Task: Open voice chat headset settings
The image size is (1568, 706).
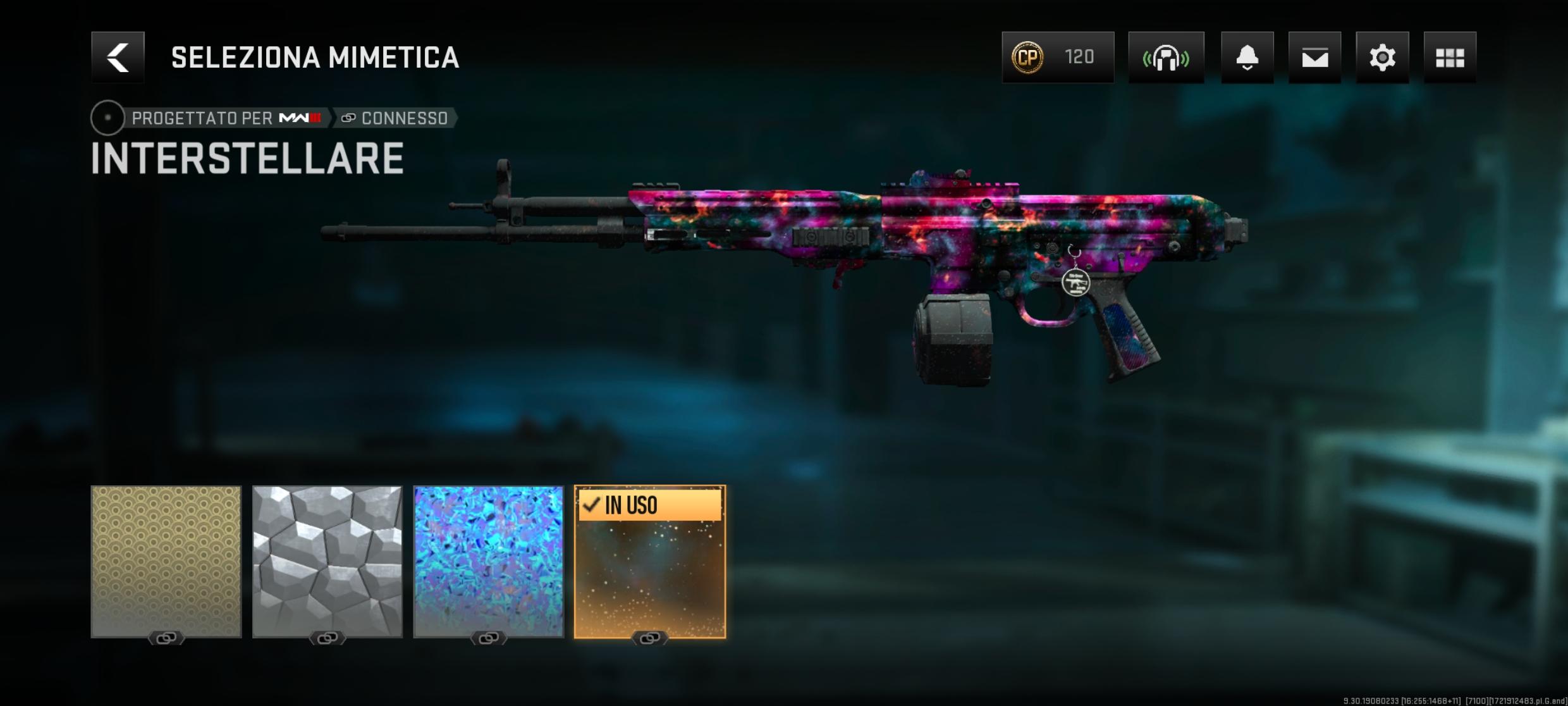Action: pyautogui.click(x=1166, y=58)
